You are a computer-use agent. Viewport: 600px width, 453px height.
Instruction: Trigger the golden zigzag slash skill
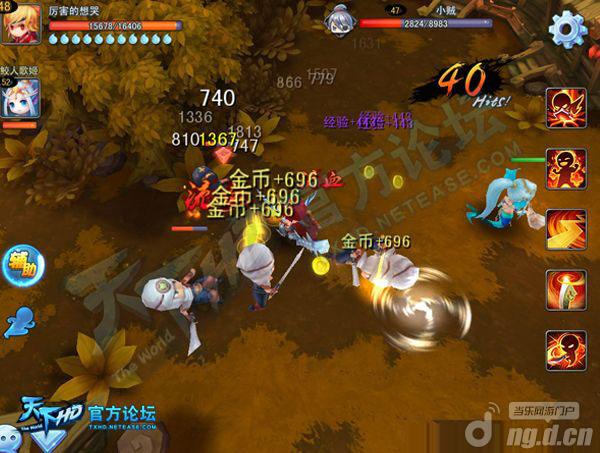566,229
